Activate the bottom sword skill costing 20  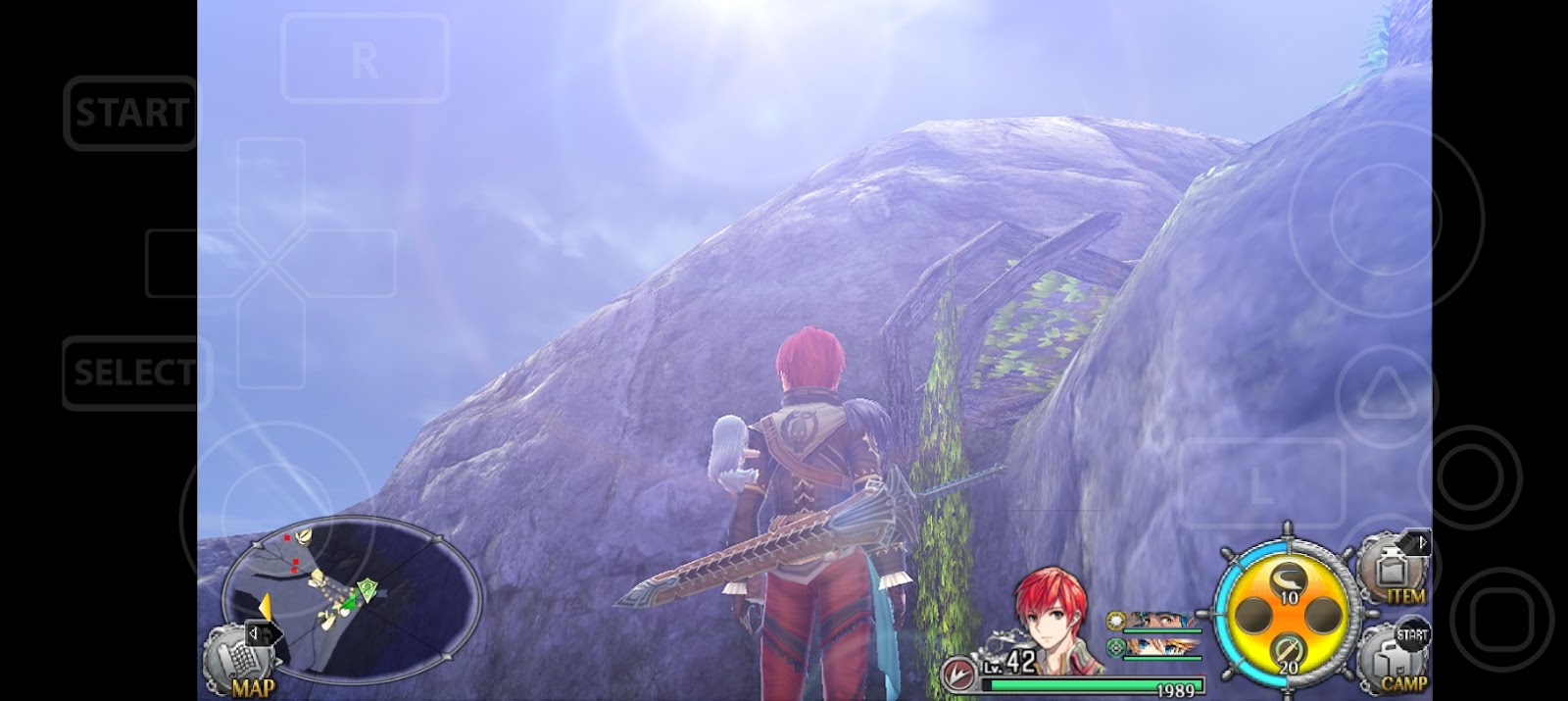[1287, 653]
